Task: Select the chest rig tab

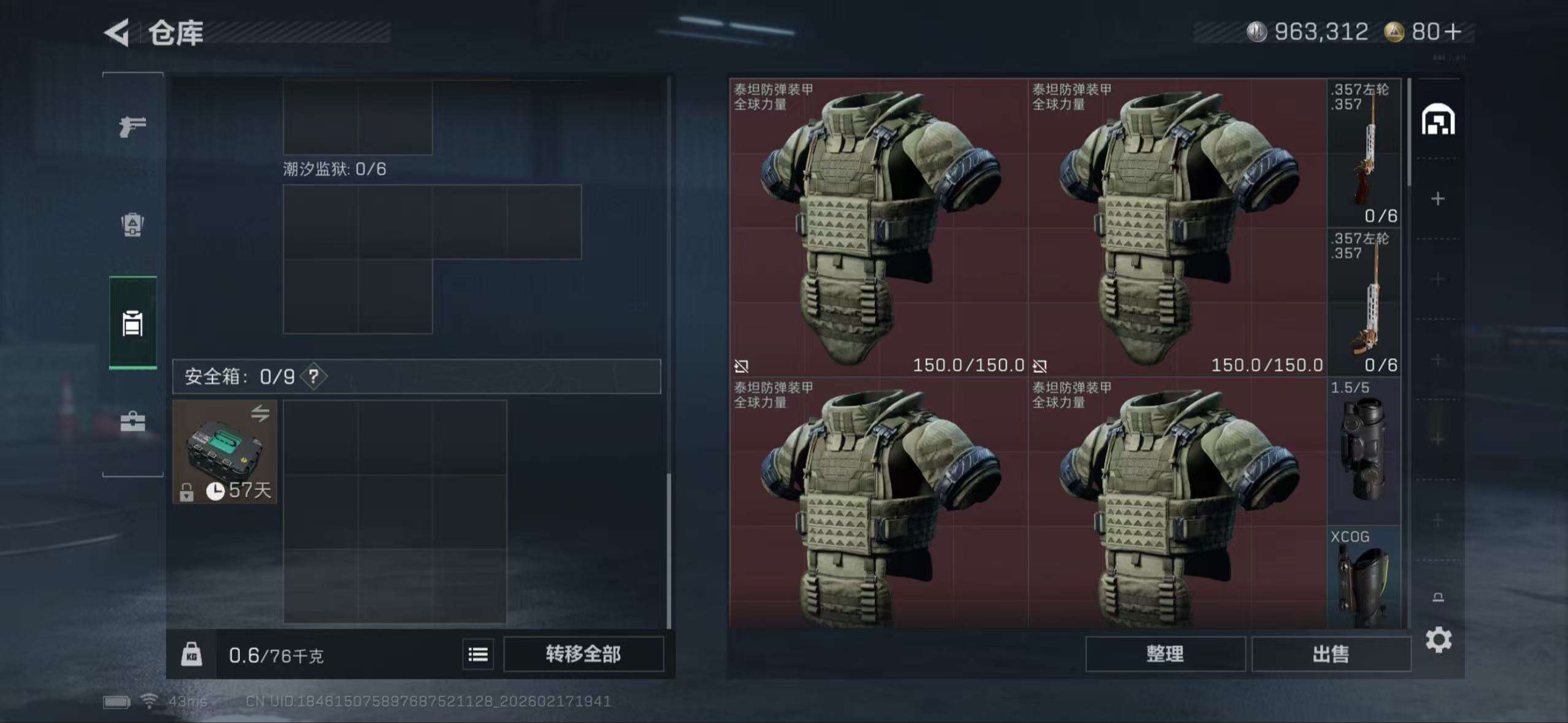Action: (x=133, y=323)
